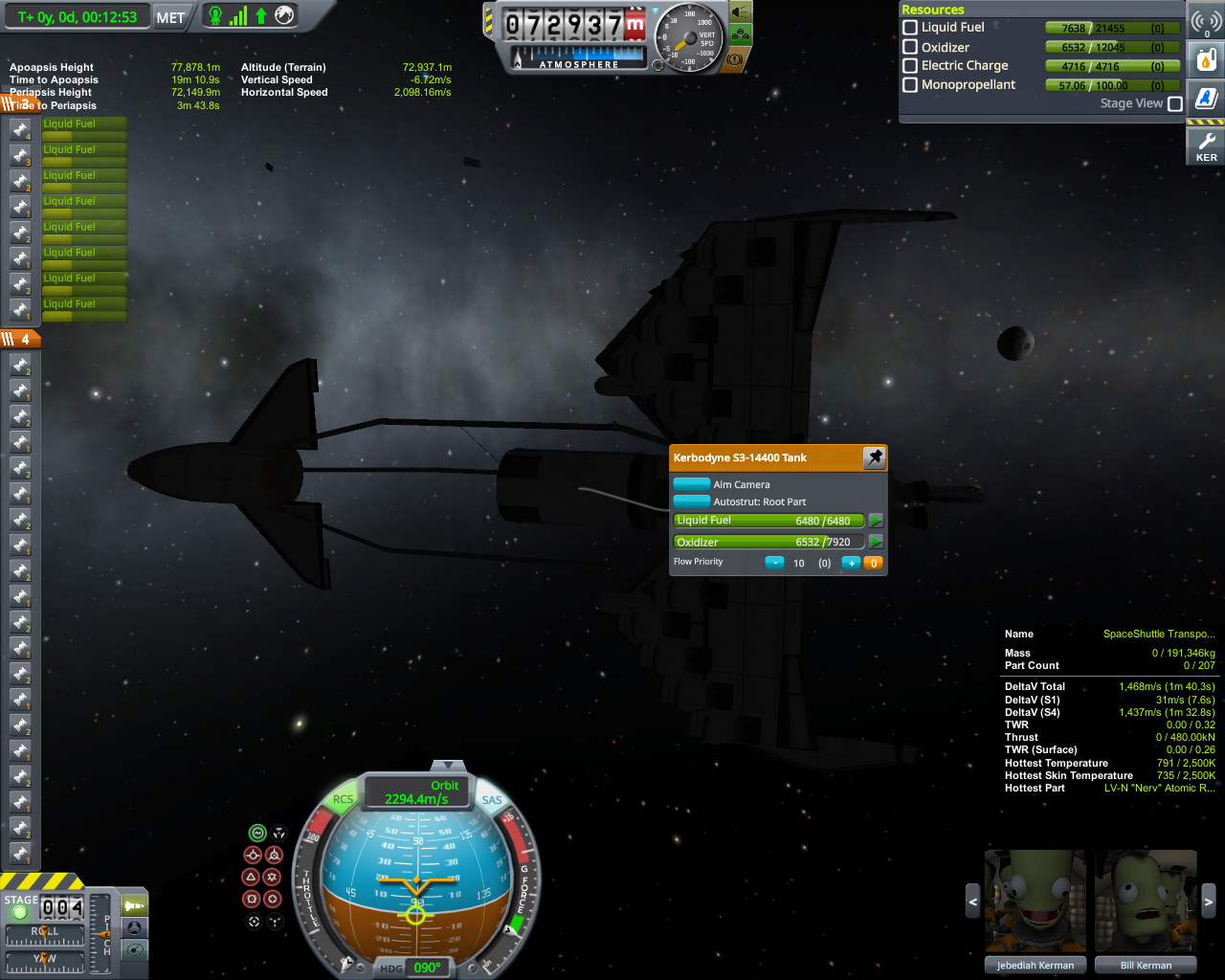Enable the Monopropellant resource checkbox

tap(910, 85)
